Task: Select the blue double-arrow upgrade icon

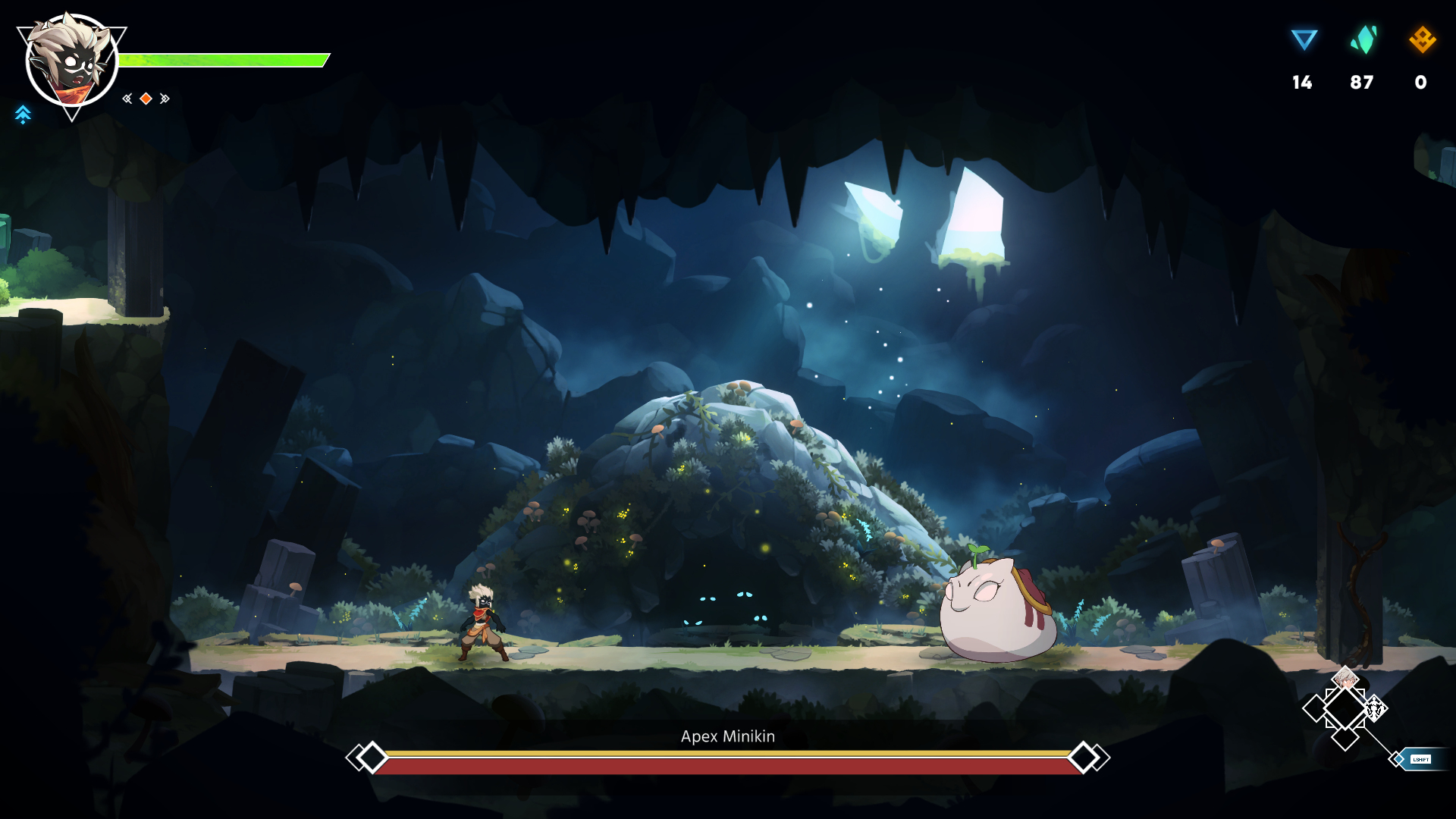Action: (23, 115)
